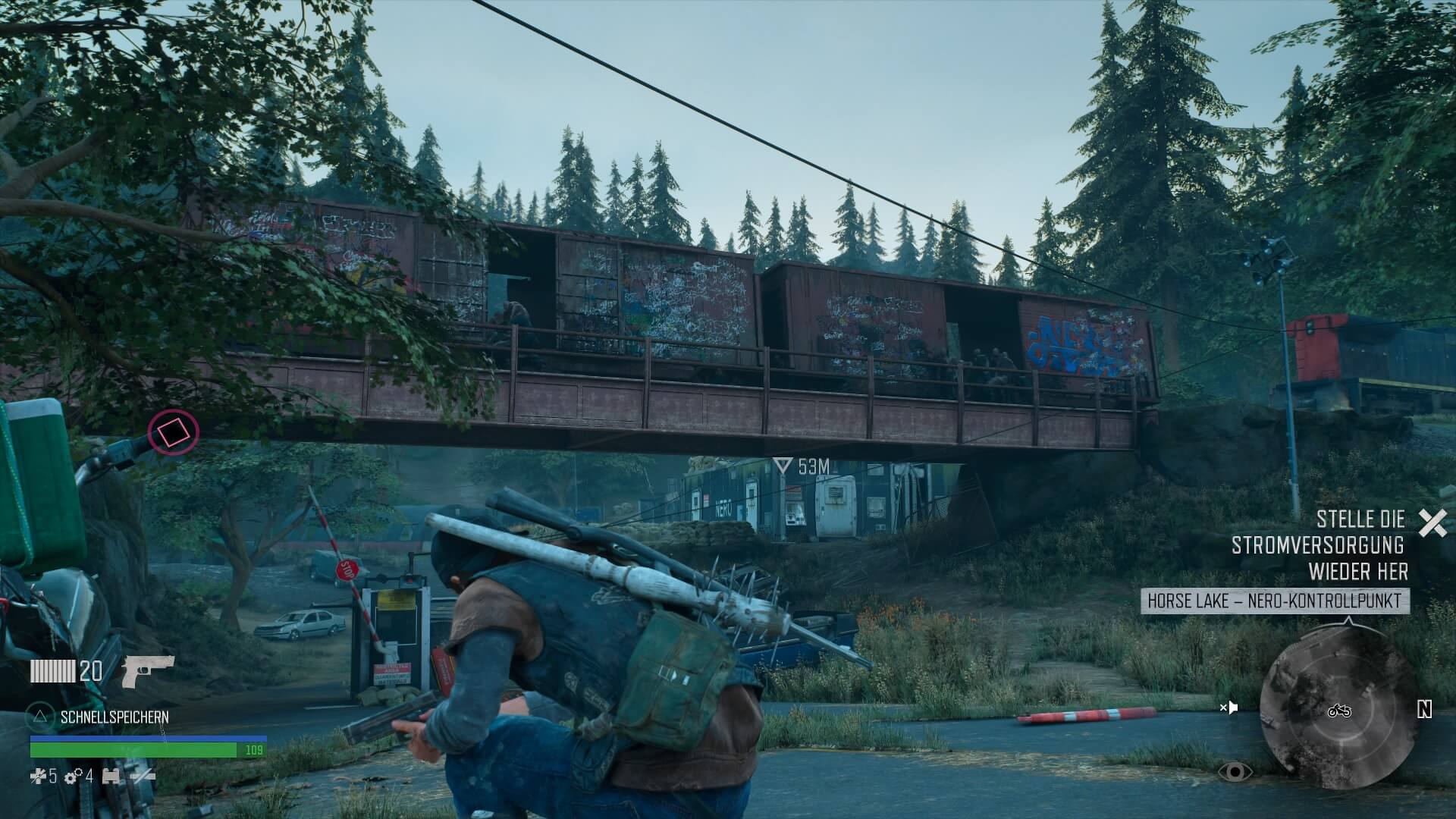Click the Schnellspeichern quick save option
The width and height of the screenshot is (1456, 819).
(x=115, y=717)
